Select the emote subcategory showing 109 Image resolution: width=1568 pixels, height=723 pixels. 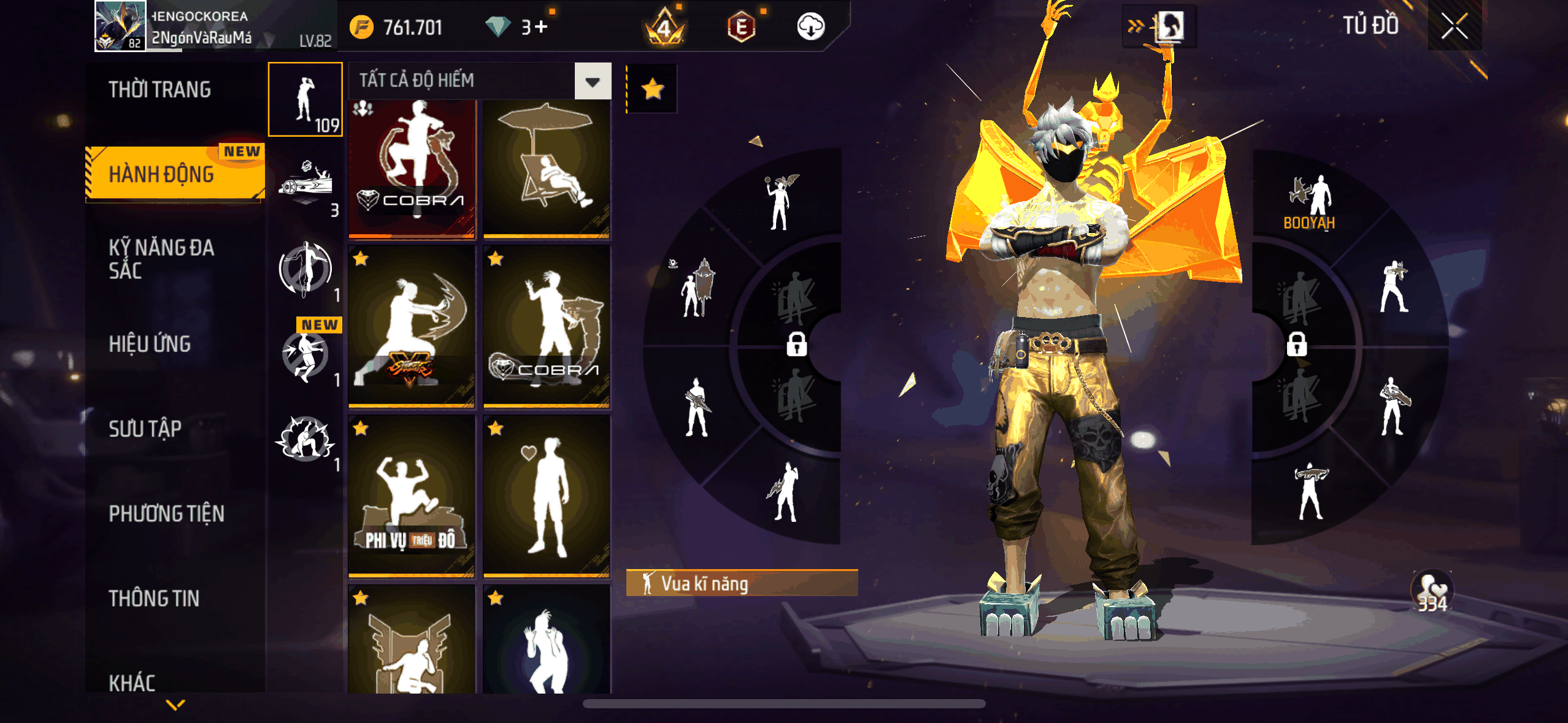pos(306,100)
